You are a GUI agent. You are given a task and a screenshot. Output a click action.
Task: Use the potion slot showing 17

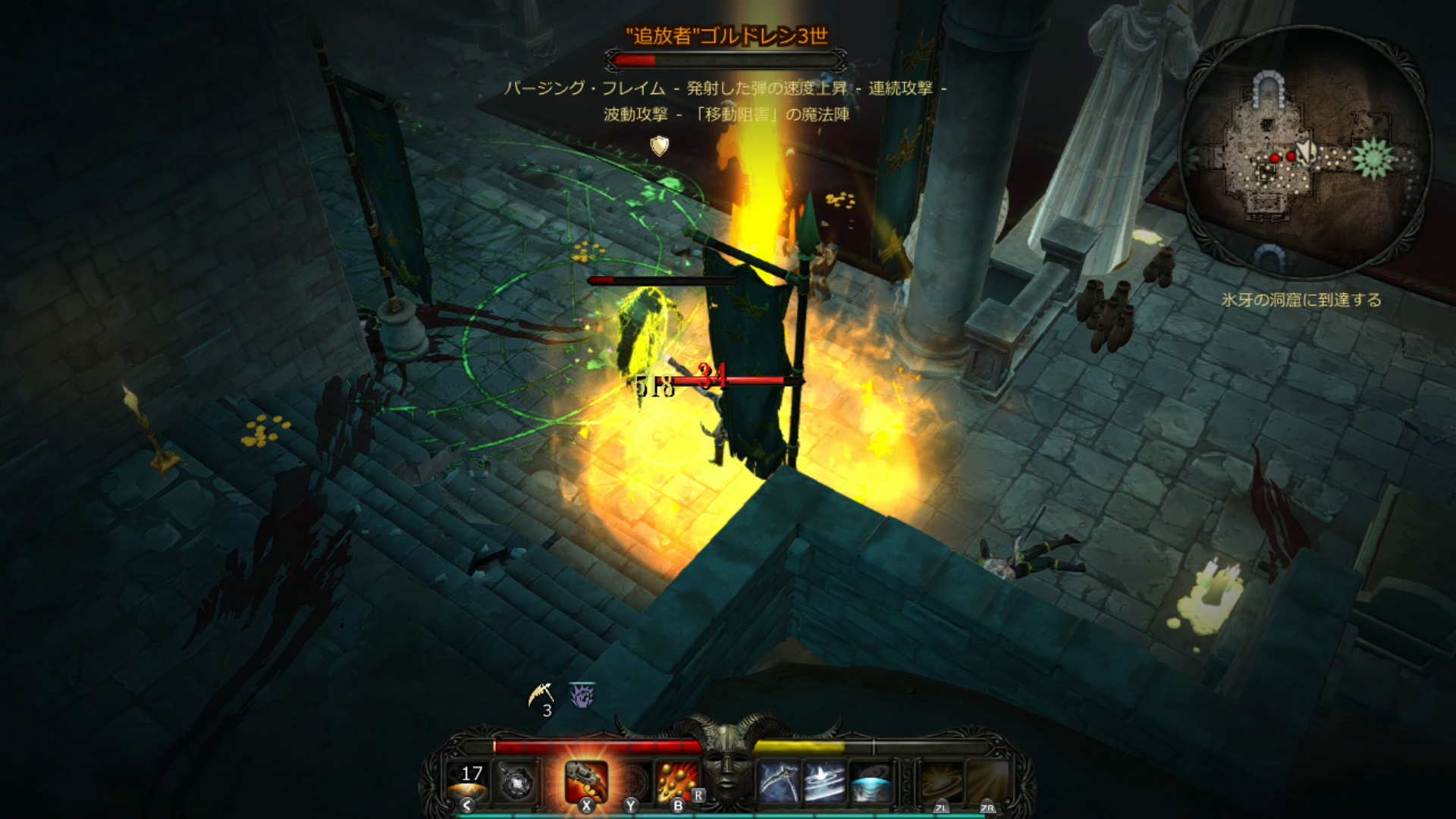coord(468,783)
